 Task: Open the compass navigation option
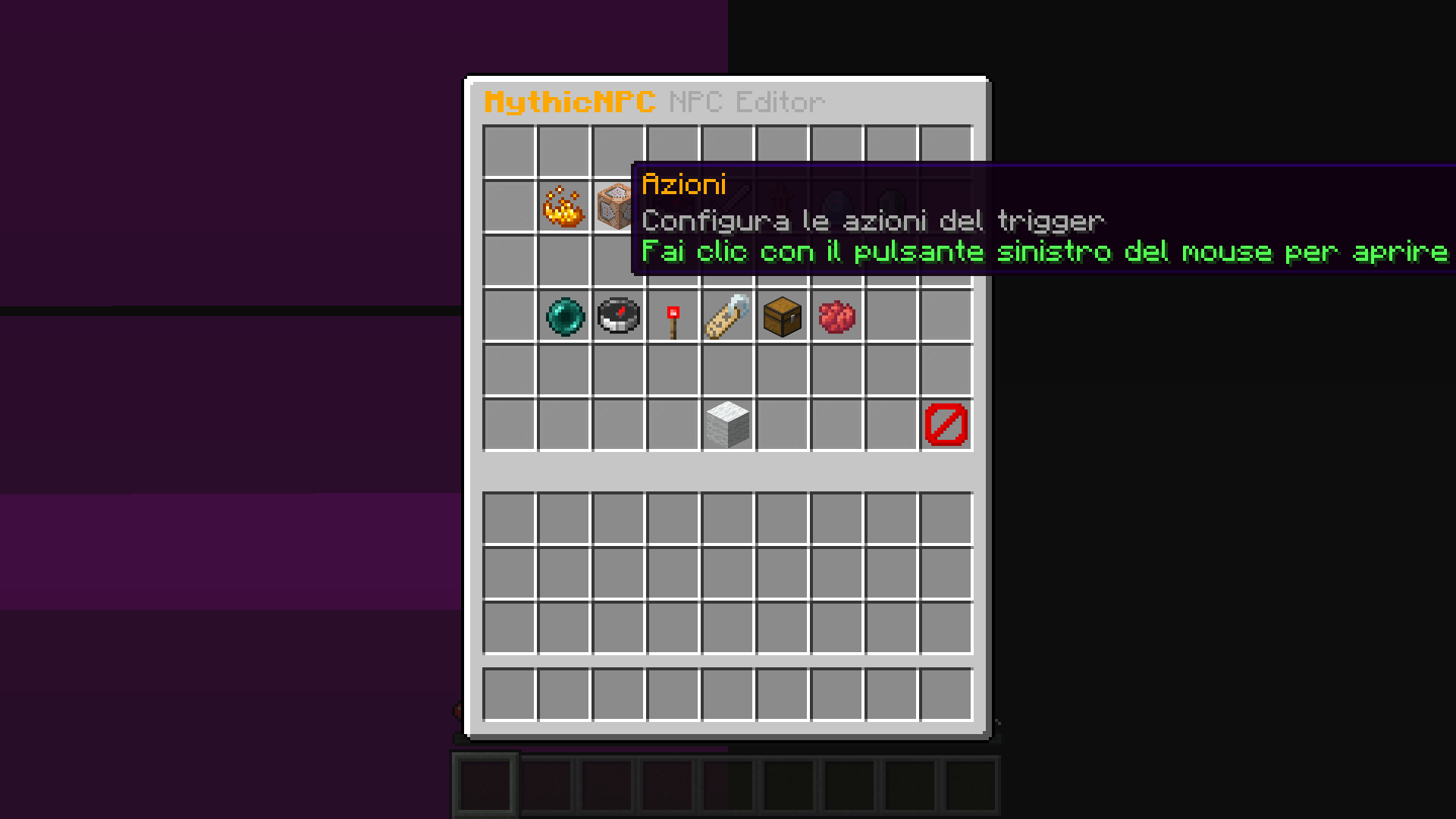[619, 316]
